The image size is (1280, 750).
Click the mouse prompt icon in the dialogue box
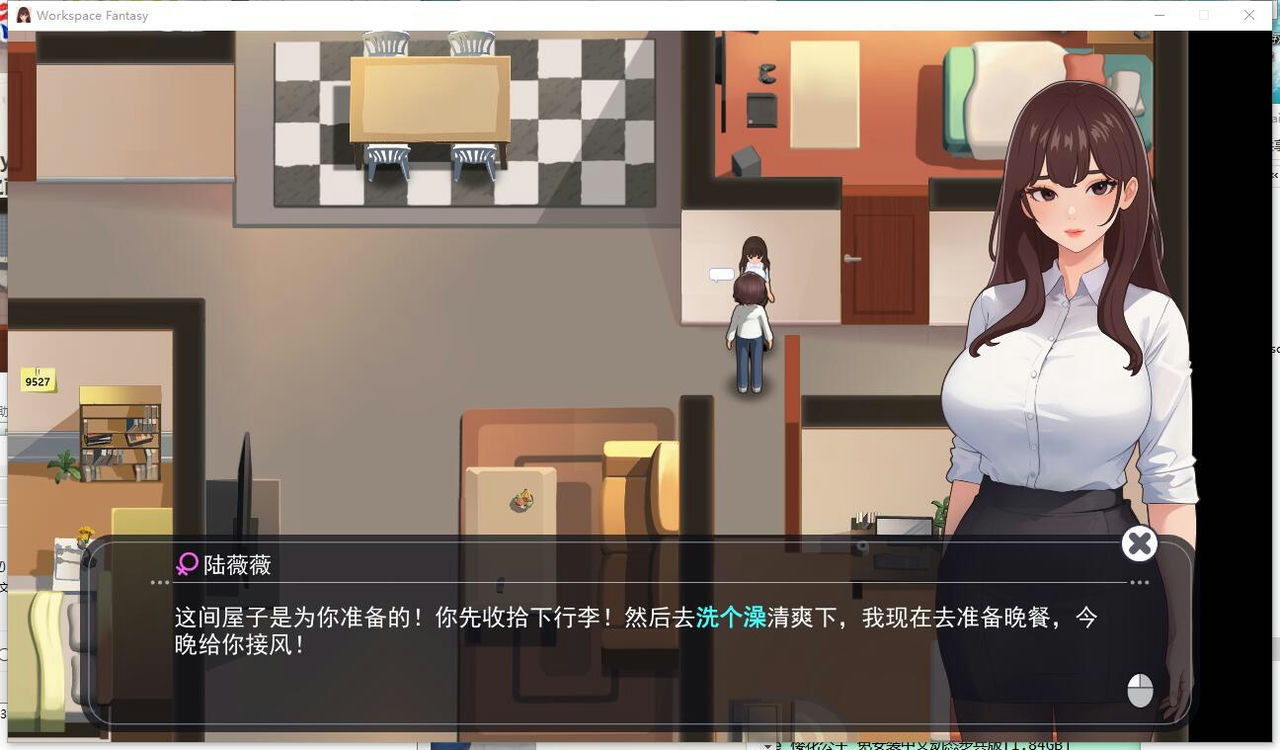click(1139, 690)
